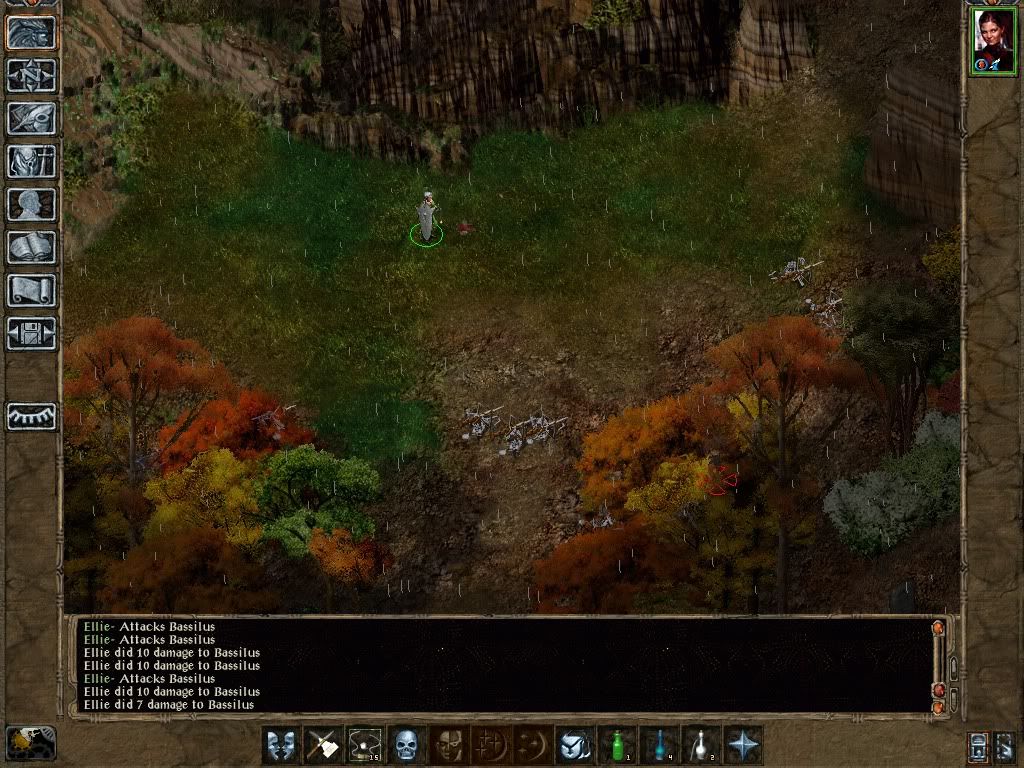This screenshot has height=768, width=1024.
Task: Use the white flask quick item
Action: [x=701, y=745]
